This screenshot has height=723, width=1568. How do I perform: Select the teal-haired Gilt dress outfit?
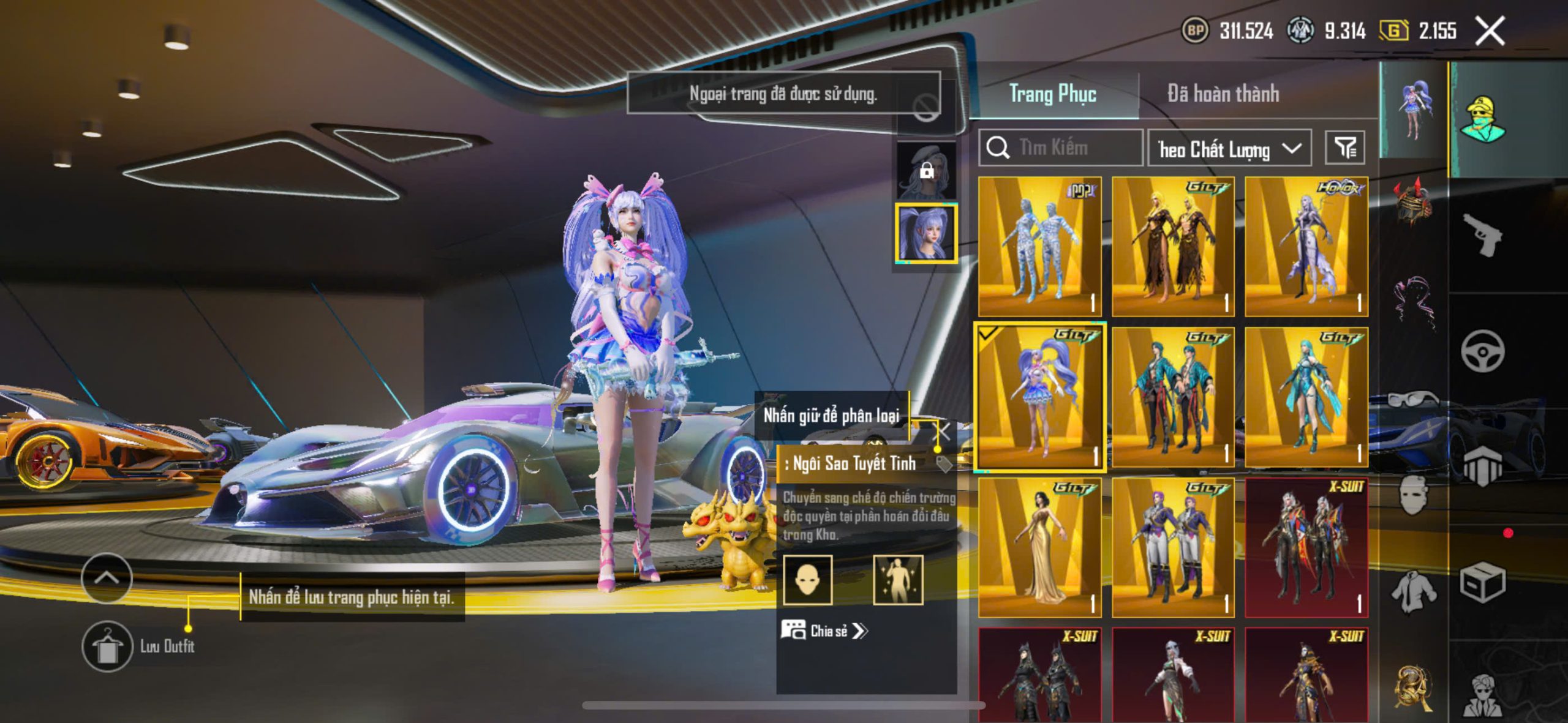1306,397
